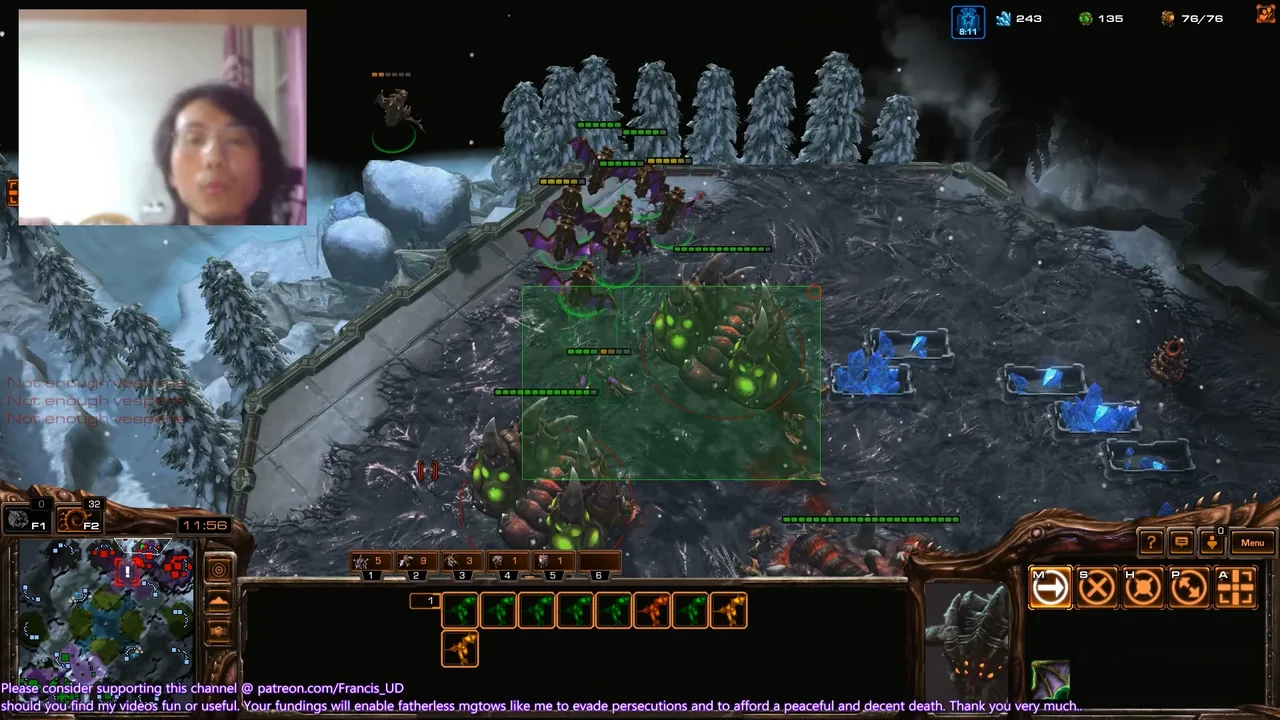Select all army units F2 button
This screenshot has height=720, width=1280.
coord(79,519)
